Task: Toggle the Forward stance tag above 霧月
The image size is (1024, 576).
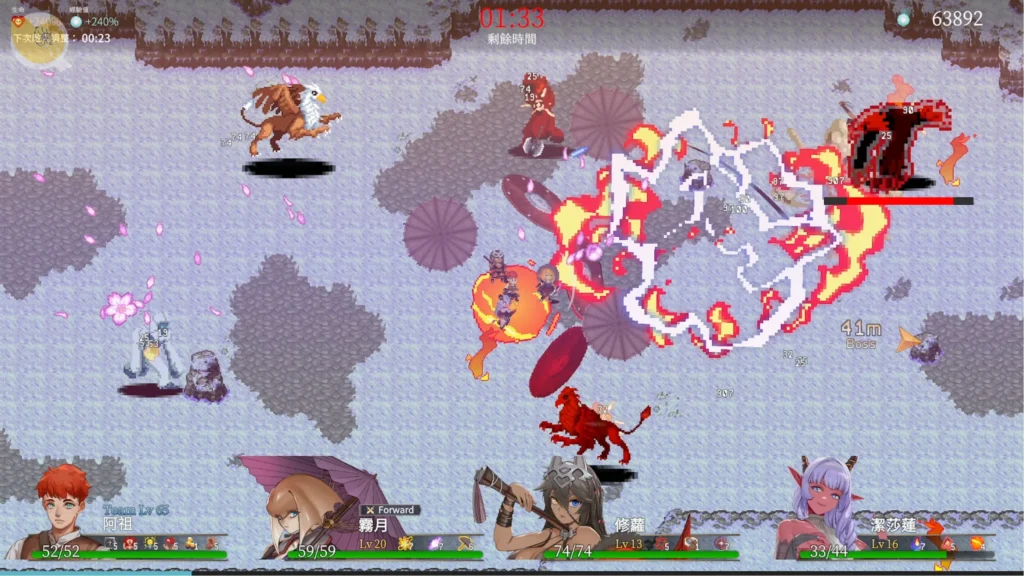Action: pyautogui.click(x=390, y=510)
